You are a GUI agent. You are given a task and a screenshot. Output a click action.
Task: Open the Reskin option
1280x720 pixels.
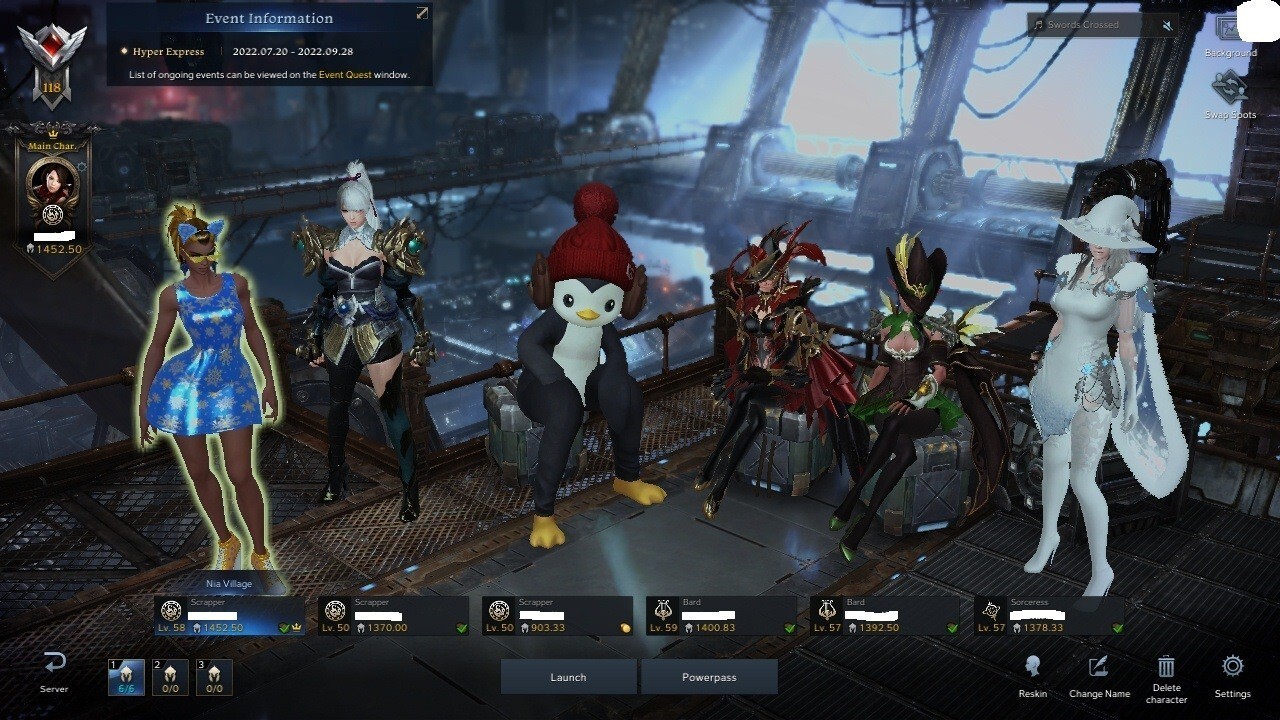tap(1033, 675)
